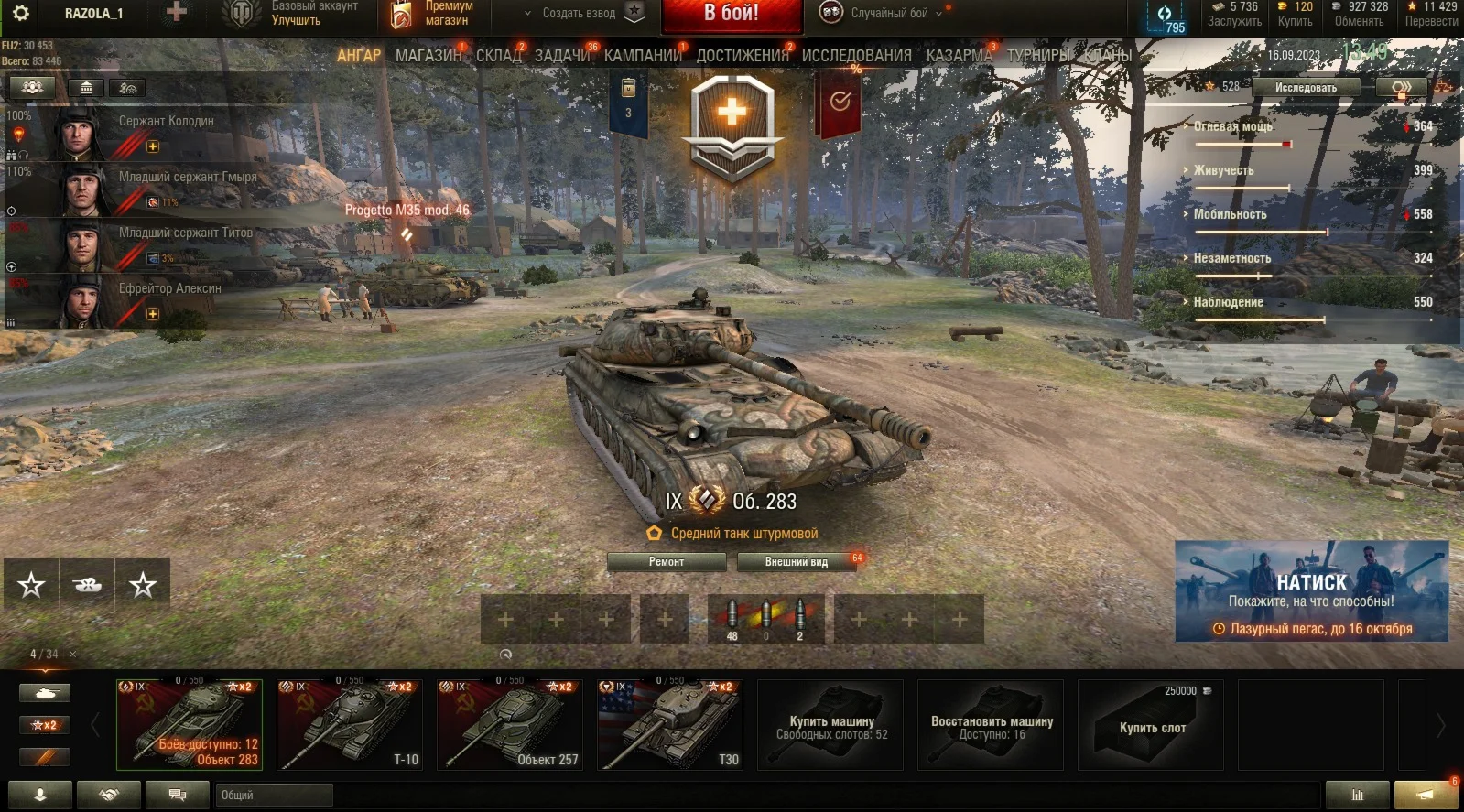Switch to the МАГАЗИН tab
Viewport: 1464px width, 812px height.
428,55
